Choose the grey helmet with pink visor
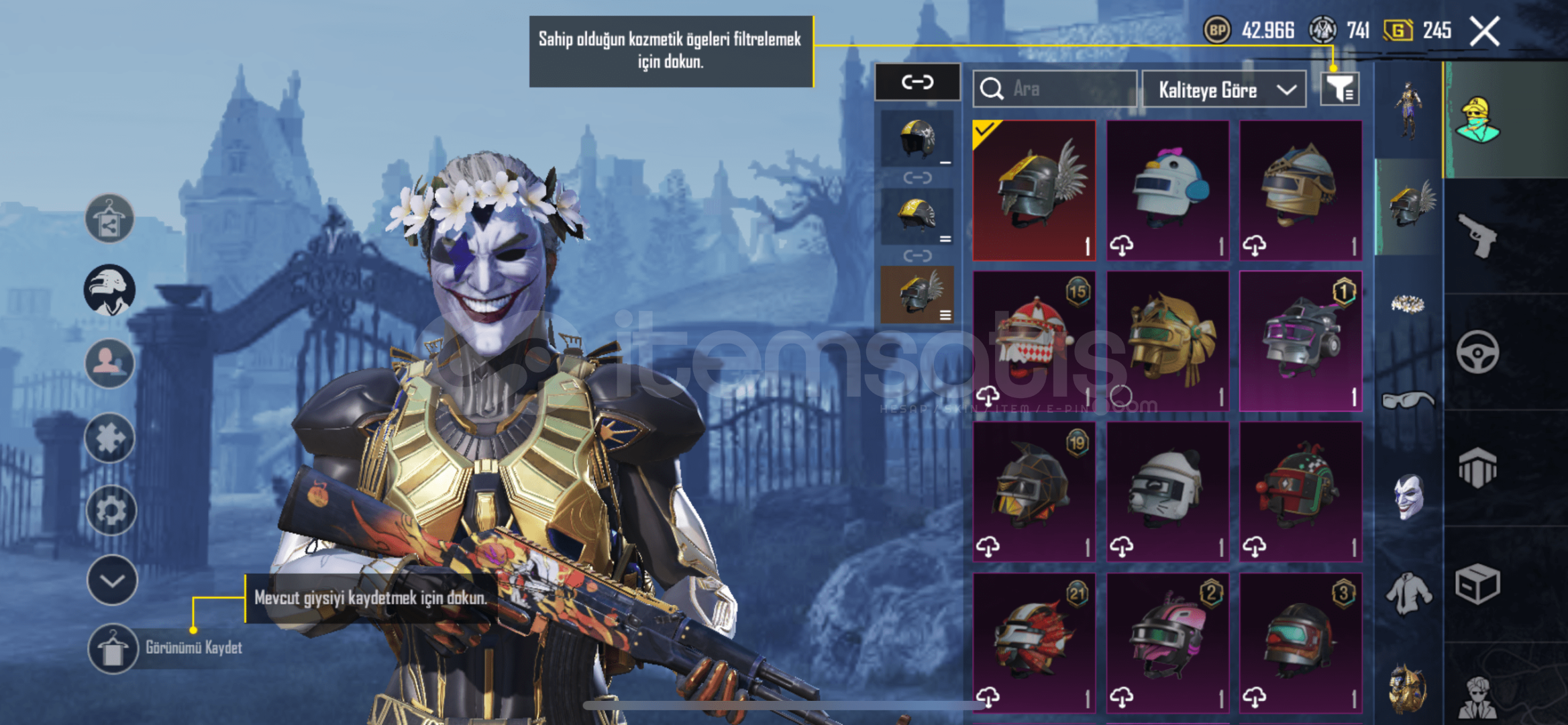The height and width of the screenshot is (725, 1568). pyautogui.click(x=1300, y=341)
